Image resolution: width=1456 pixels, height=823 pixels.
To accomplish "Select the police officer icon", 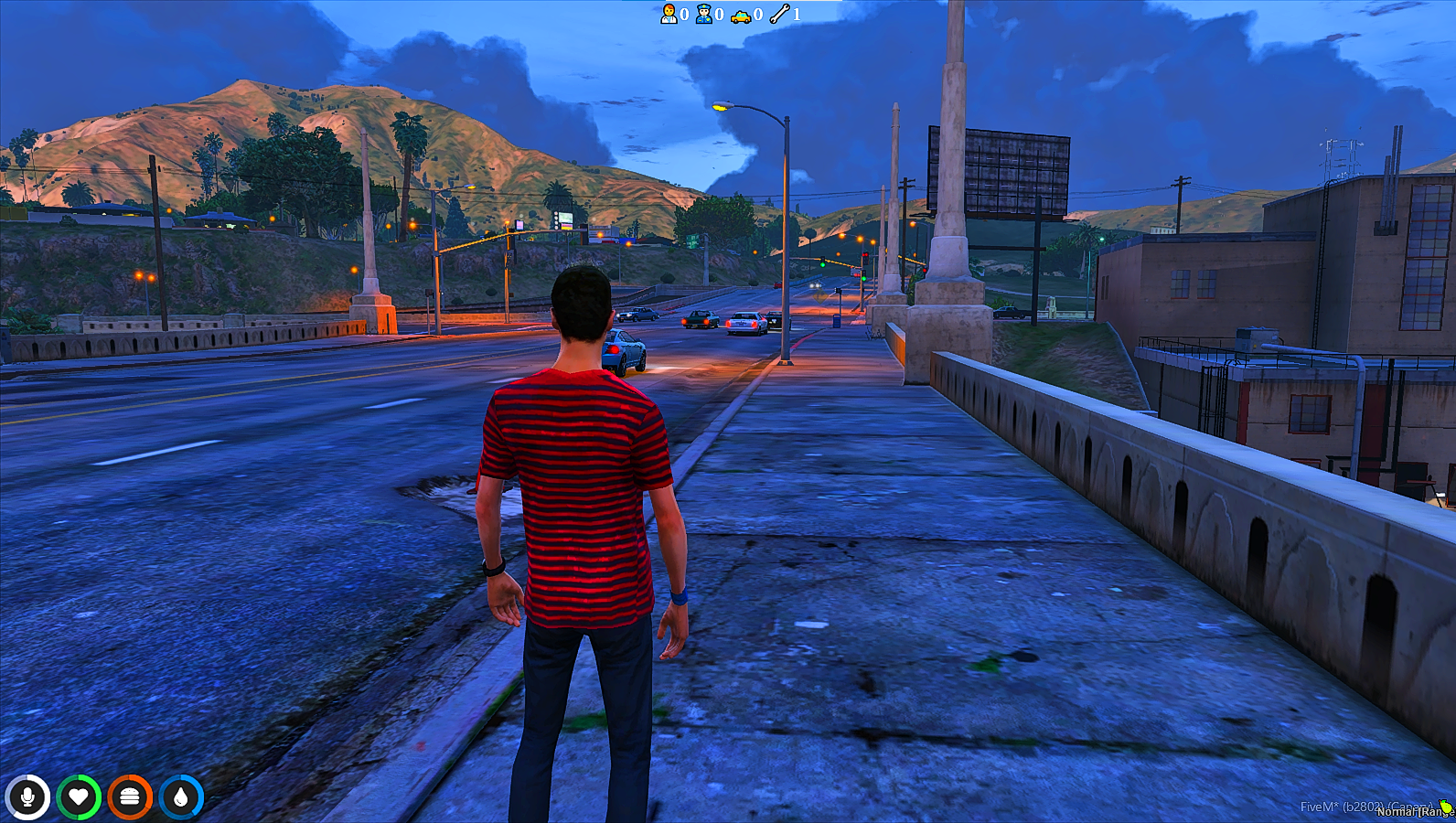I will pyautogui.click(x=704, y=14).
